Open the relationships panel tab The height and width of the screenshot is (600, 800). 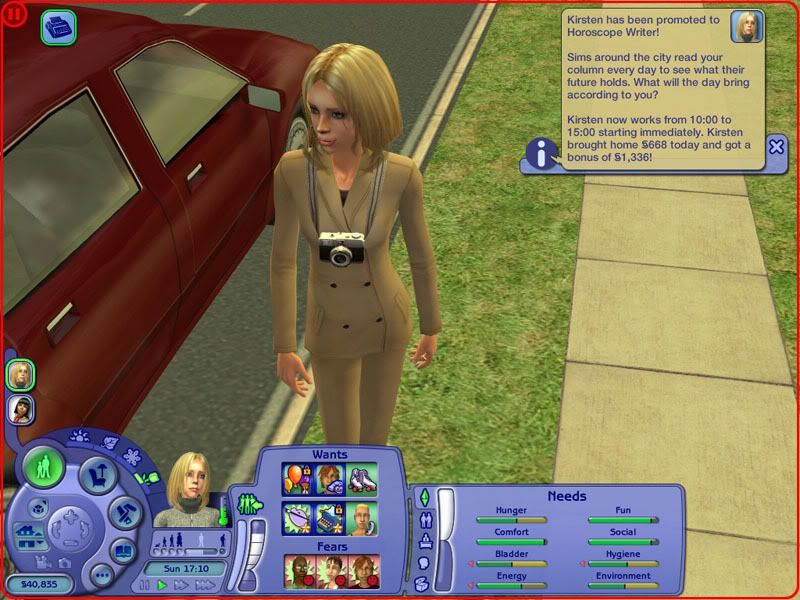pyautogui.click(x=423, y=519)
